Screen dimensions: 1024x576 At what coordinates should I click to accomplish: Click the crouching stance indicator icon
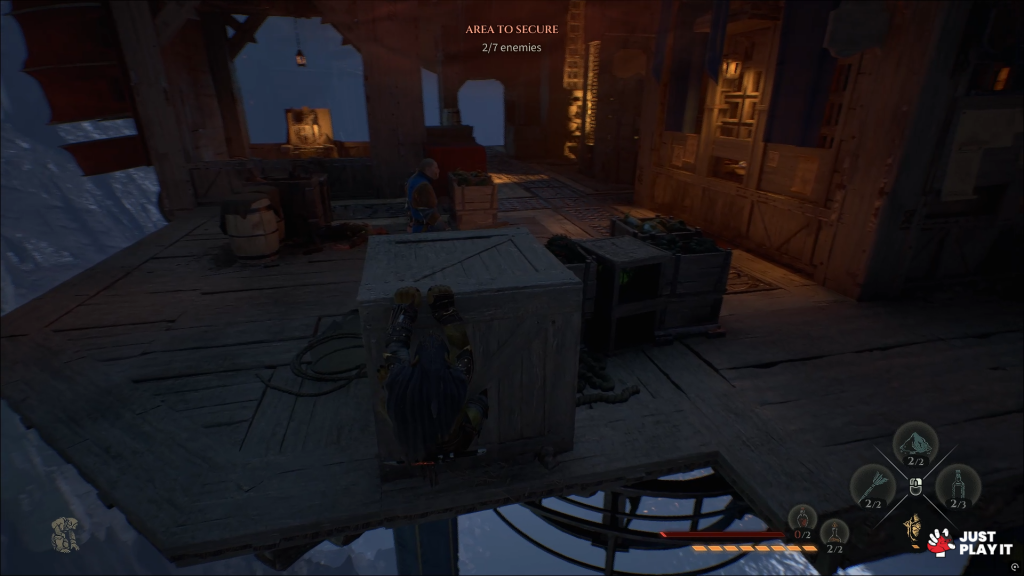(x=66, y=534)
